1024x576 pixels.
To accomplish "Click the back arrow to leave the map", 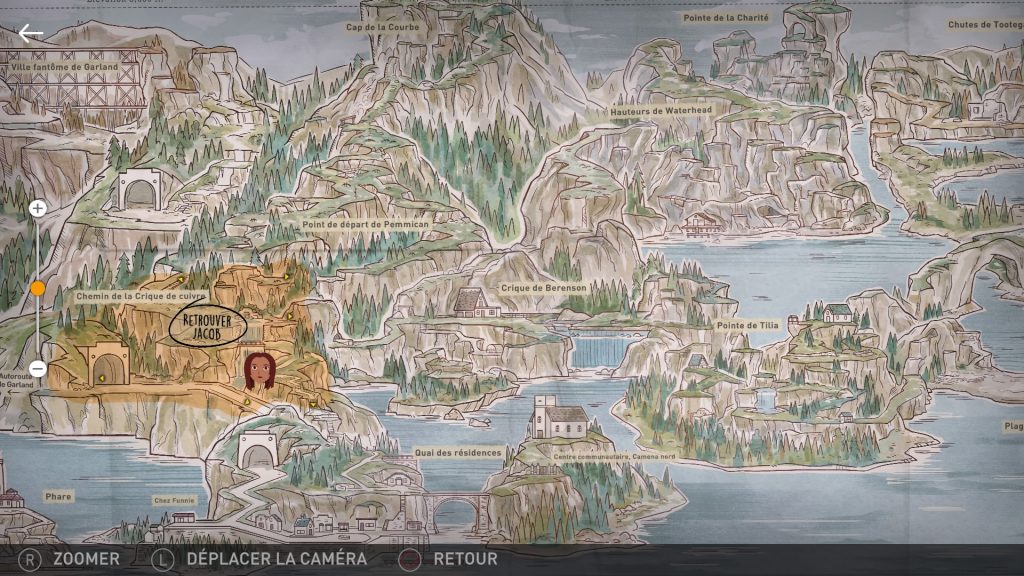I will [x=31, y=33].
